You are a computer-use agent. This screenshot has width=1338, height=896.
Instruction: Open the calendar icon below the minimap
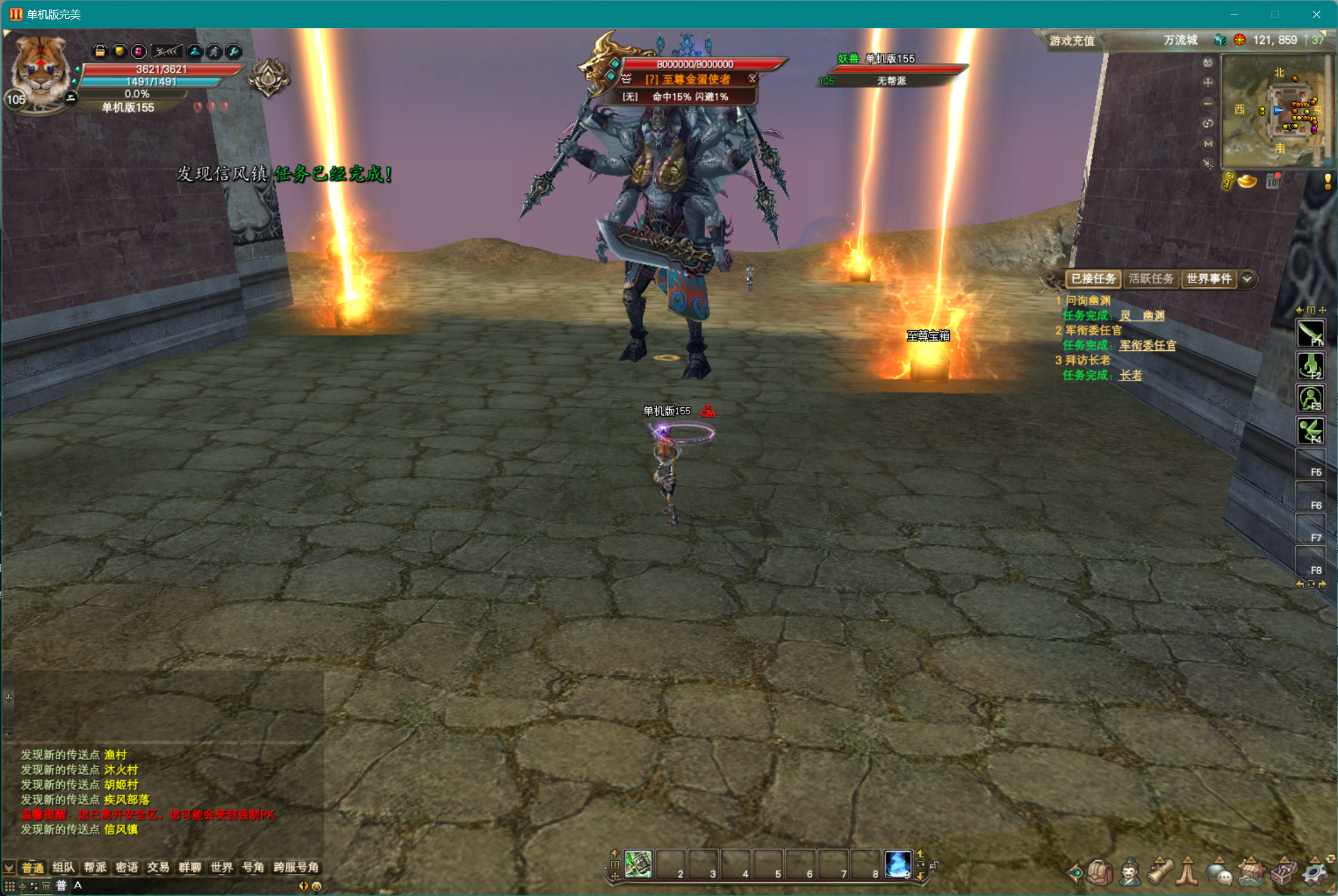tap(1273, 182)
